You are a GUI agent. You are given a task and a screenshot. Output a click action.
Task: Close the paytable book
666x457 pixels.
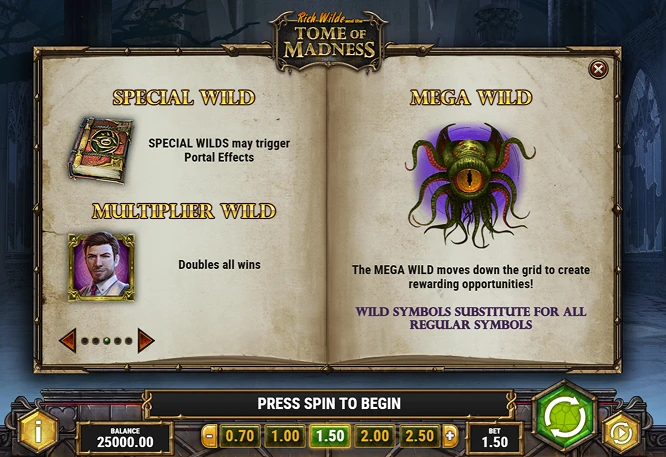[598, 69]
